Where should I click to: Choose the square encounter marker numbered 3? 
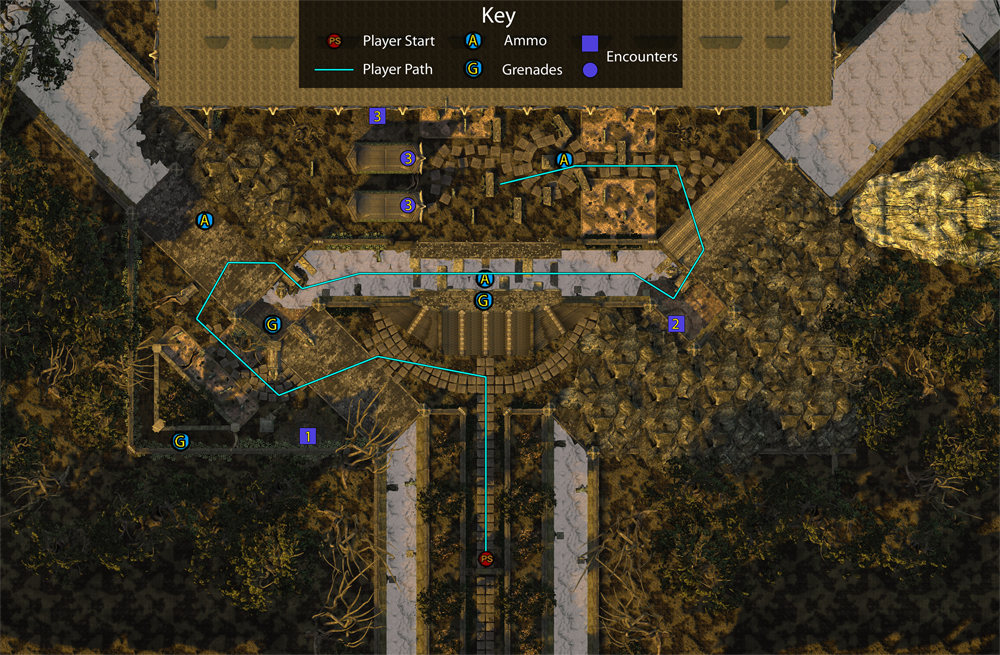pyautogui.click(x=377, y=116)
